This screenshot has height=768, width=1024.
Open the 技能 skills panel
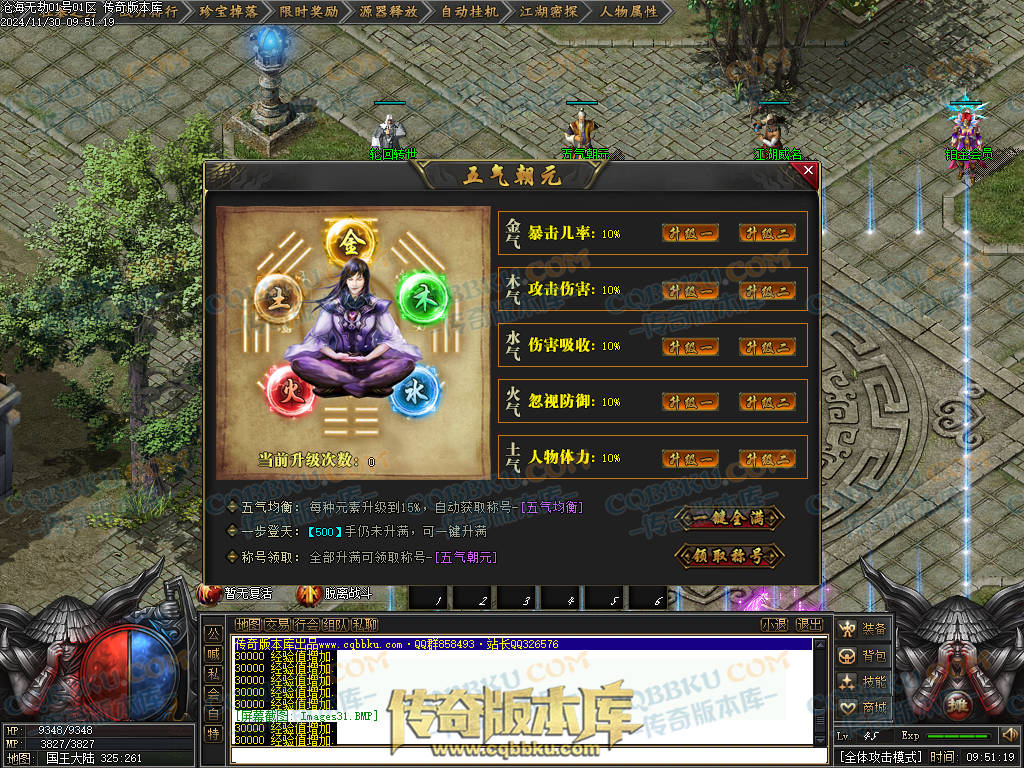click(863, 681)
